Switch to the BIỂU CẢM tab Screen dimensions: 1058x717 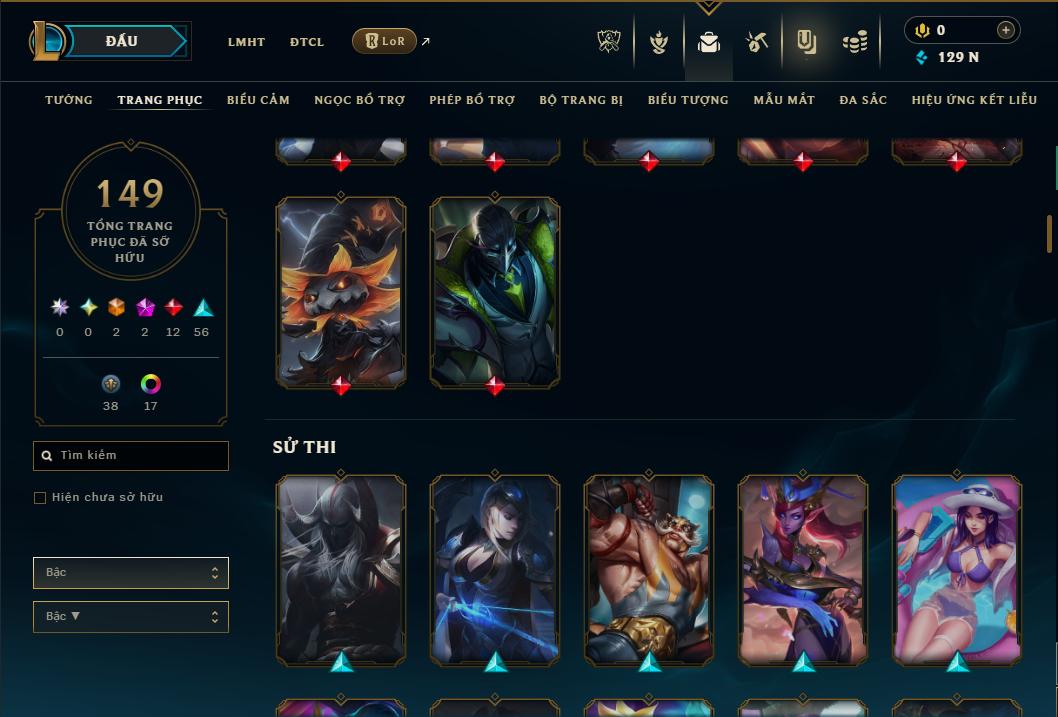(258, 100)
